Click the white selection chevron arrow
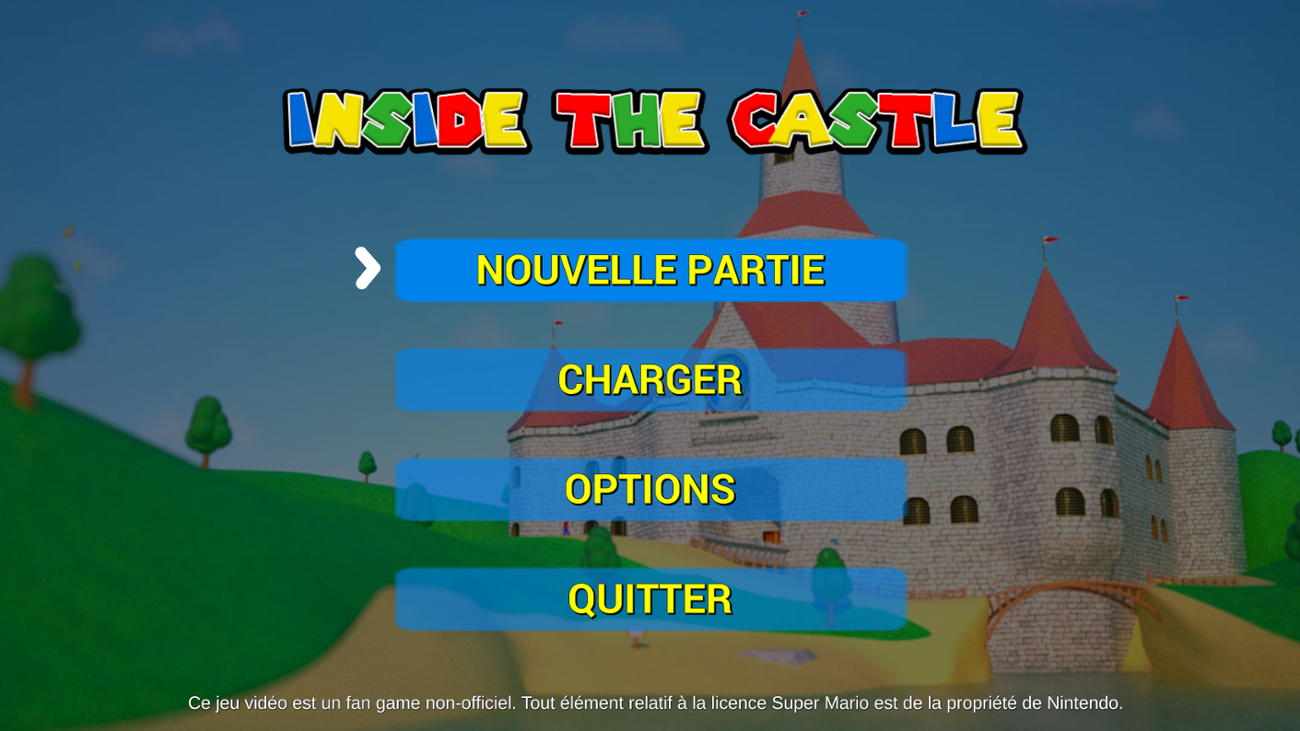This screenshot has width=1300, height=731. 368,269
